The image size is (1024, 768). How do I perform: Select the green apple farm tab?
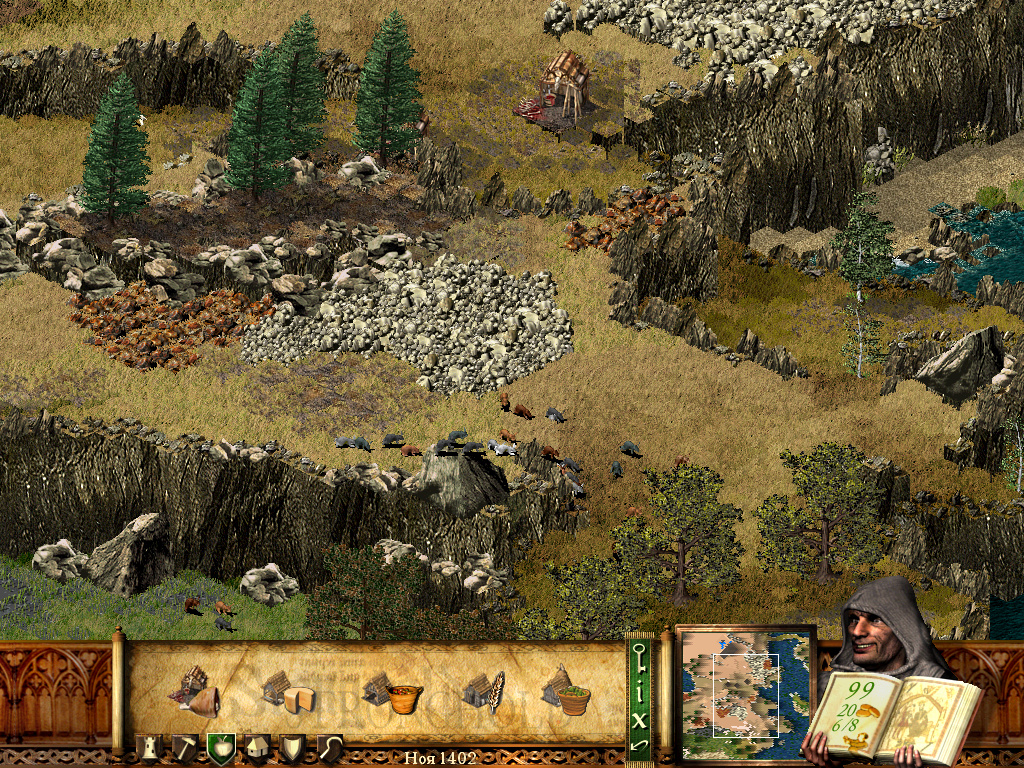[220, 749]
